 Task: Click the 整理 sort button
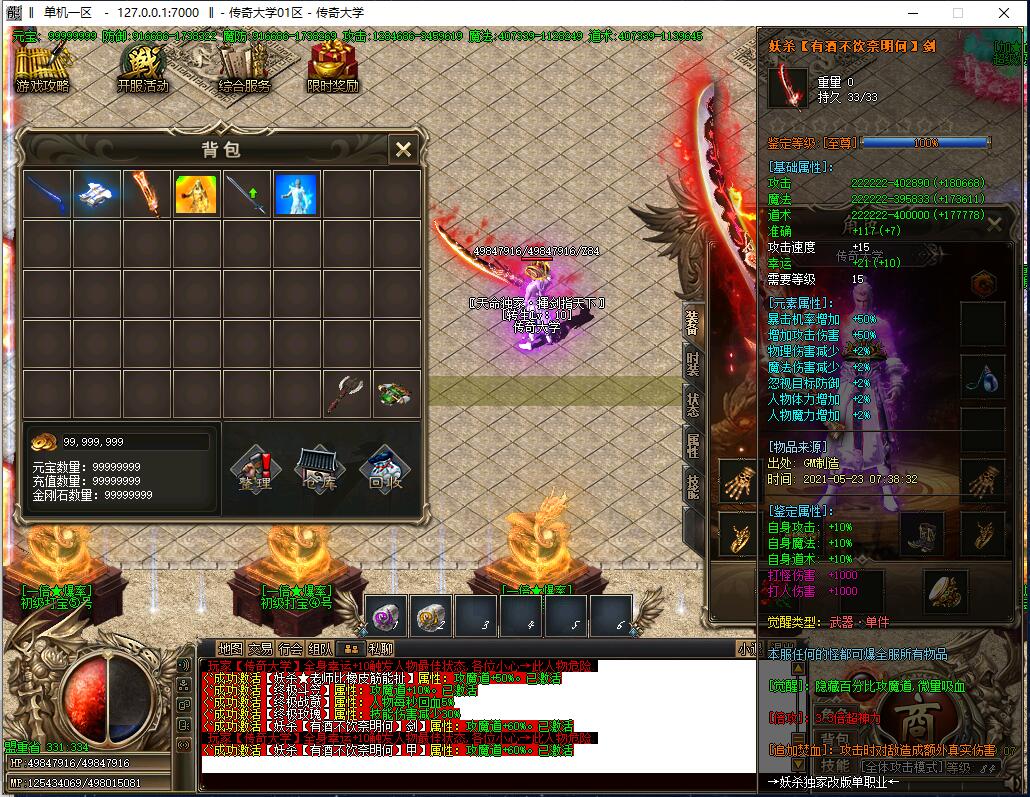coord(255,471)
